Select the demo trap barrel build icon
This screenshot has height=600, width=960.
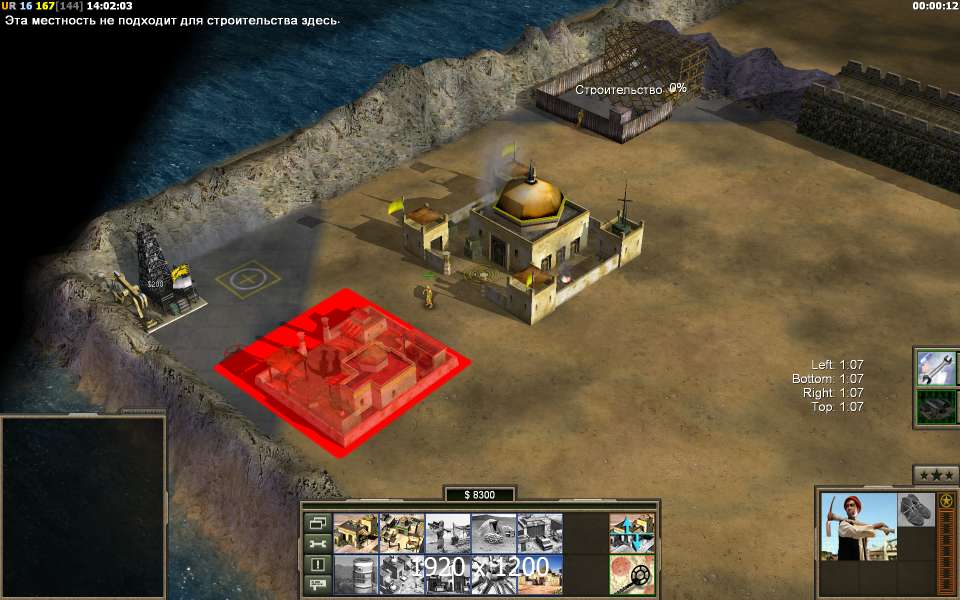pyautogui.click(x=355, y=574)
